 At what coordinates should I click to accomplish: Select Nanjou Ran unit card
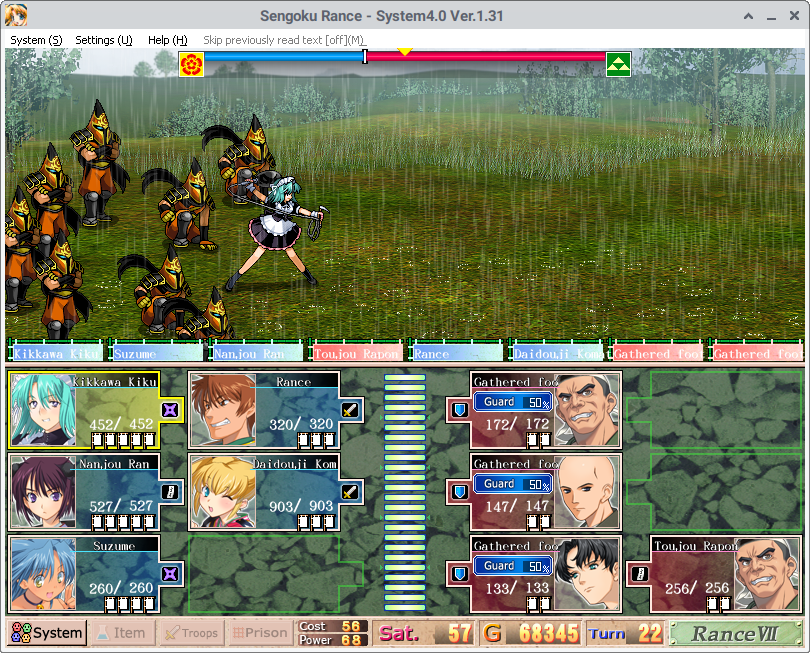point(97,492)
